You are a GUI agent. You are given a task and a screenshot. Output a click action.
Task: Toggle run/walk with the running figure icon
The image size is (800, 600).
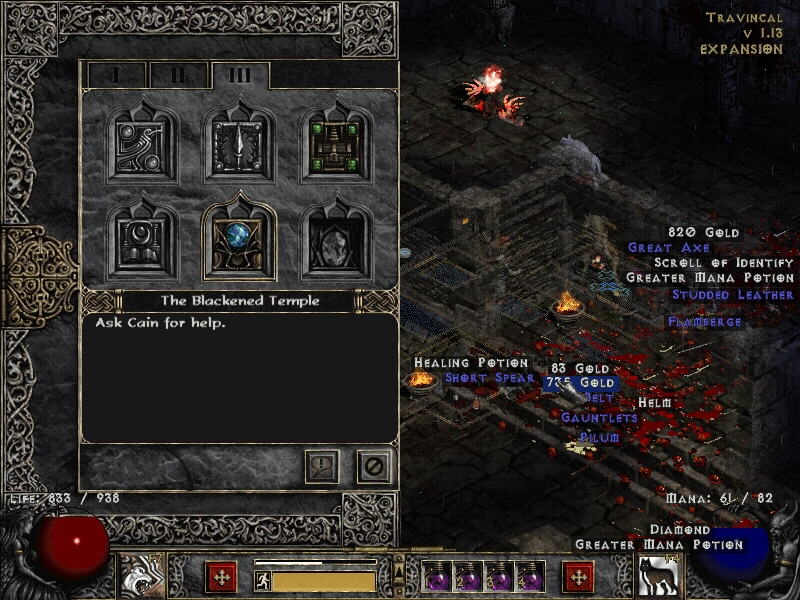262,581
